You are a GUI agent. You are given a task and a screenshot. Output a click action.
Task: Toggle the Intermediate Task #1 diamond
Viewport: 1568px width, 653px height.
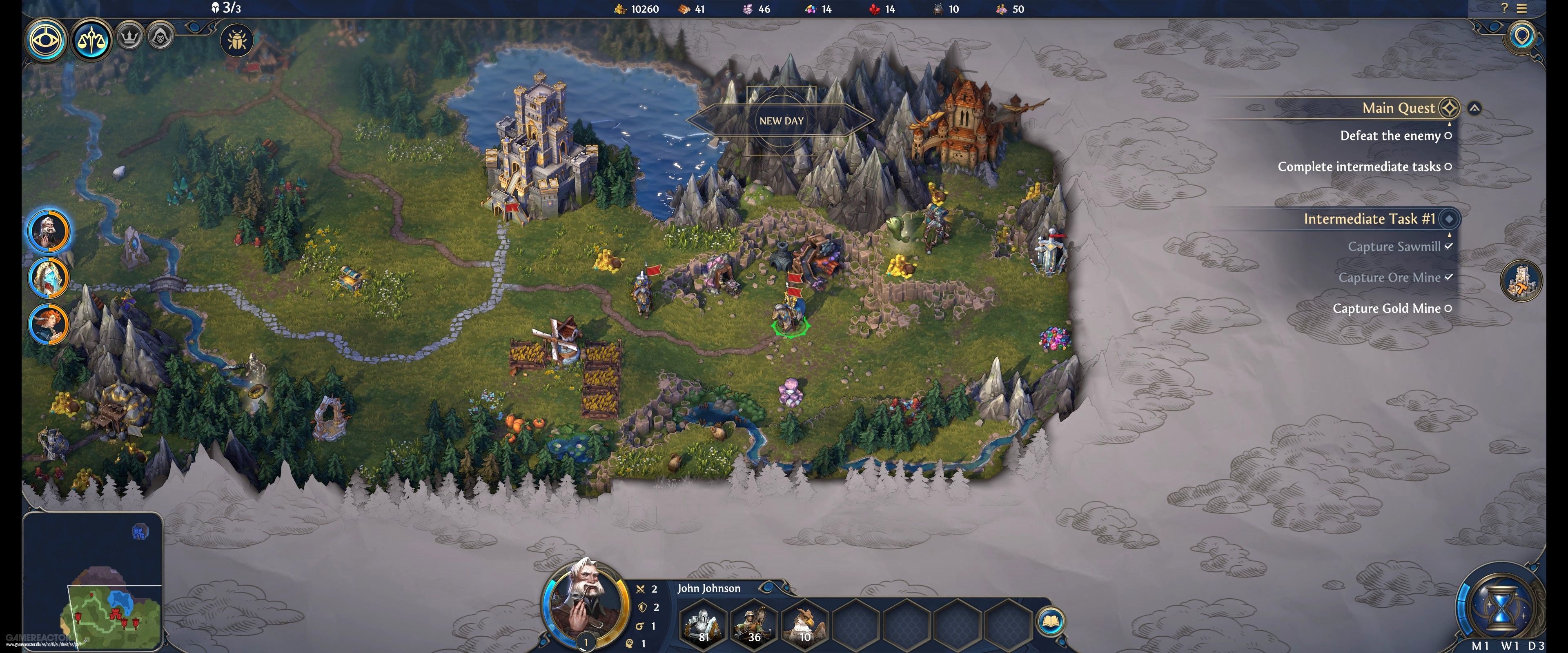[1449, 218]
